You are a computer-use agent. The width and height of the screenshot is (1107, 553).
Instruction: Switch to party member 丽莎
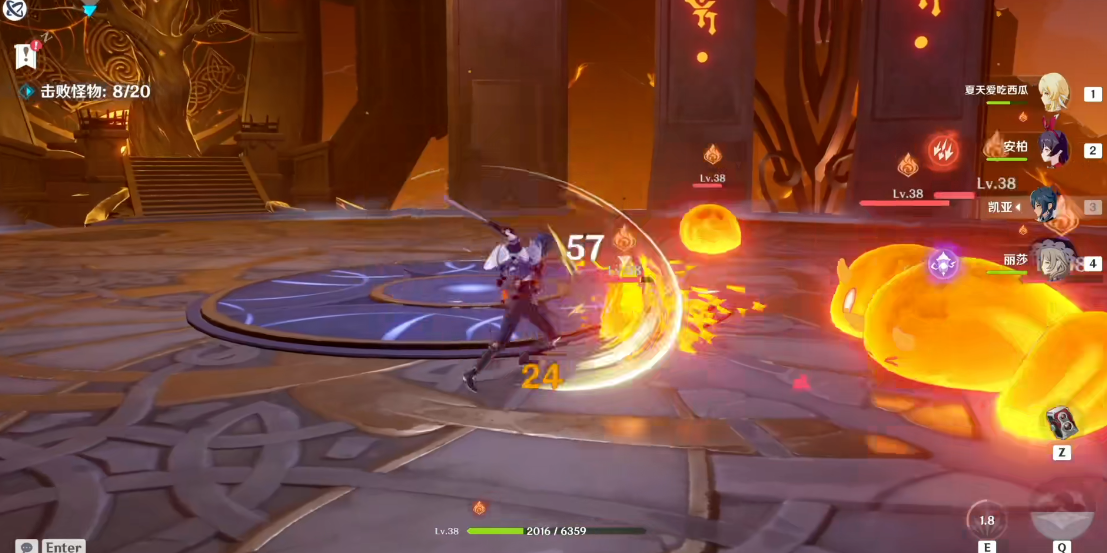[1052, 261]
